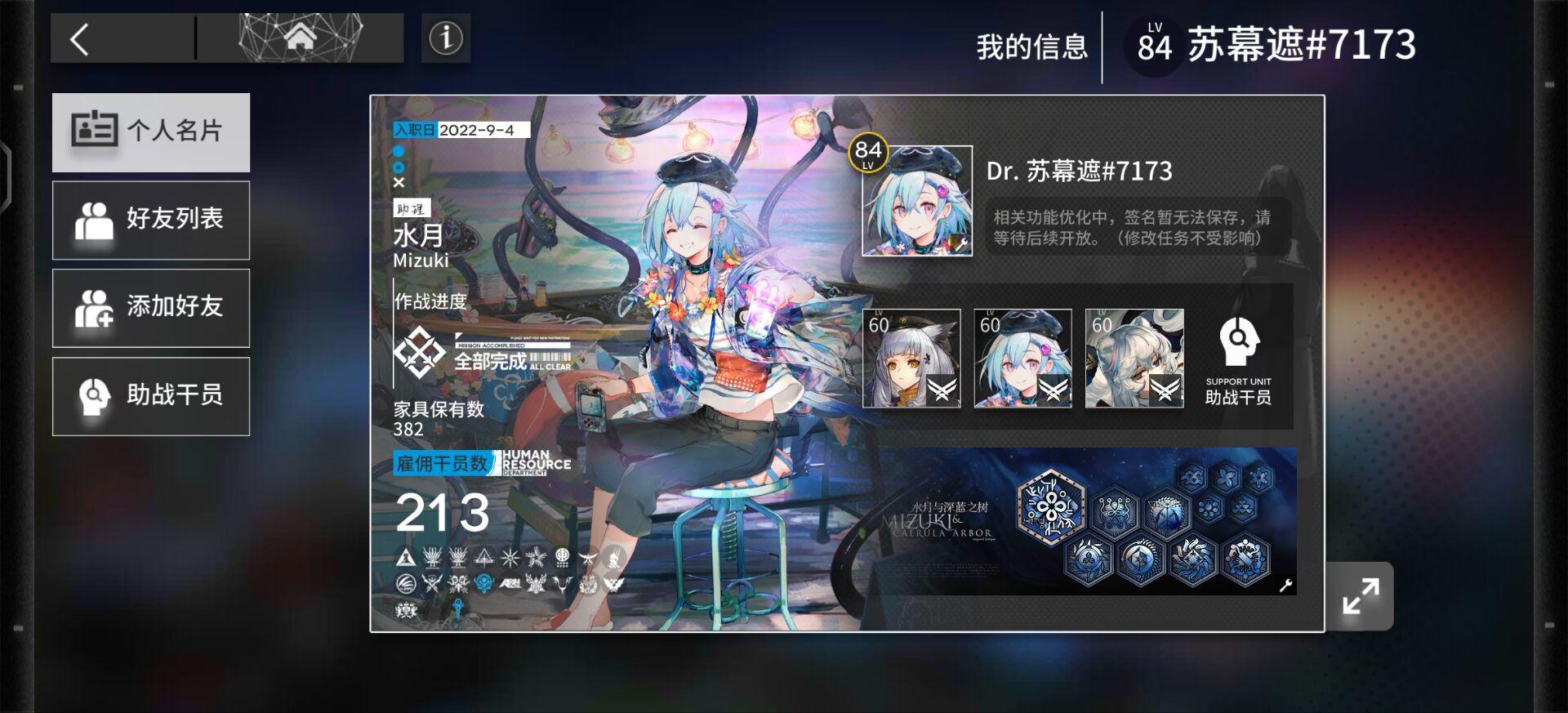Viewport: 1568px width, 713px height.
Task: Open 添加好友 from the sidebar
Action: click(150, 308)
